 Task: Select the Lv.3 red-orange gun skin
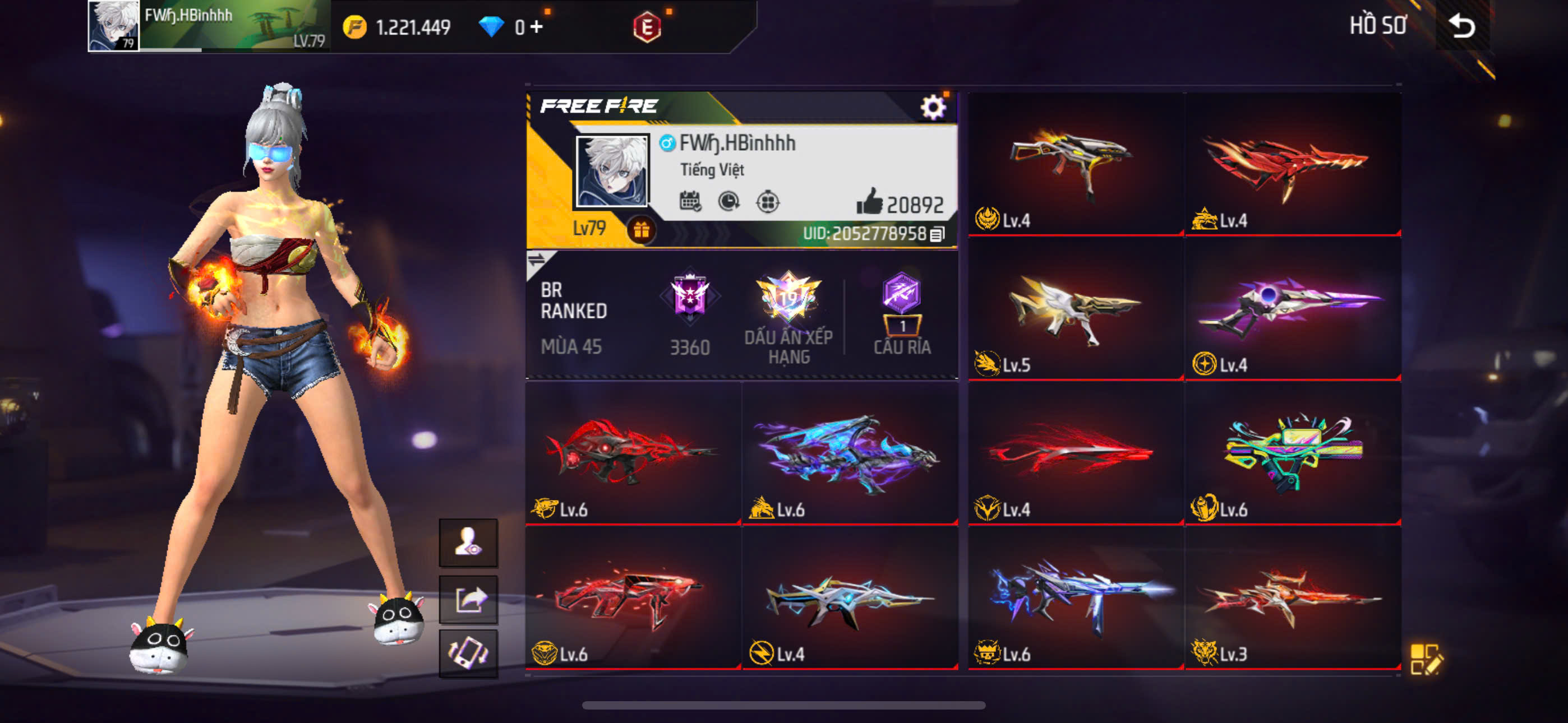pos(1293,597)
